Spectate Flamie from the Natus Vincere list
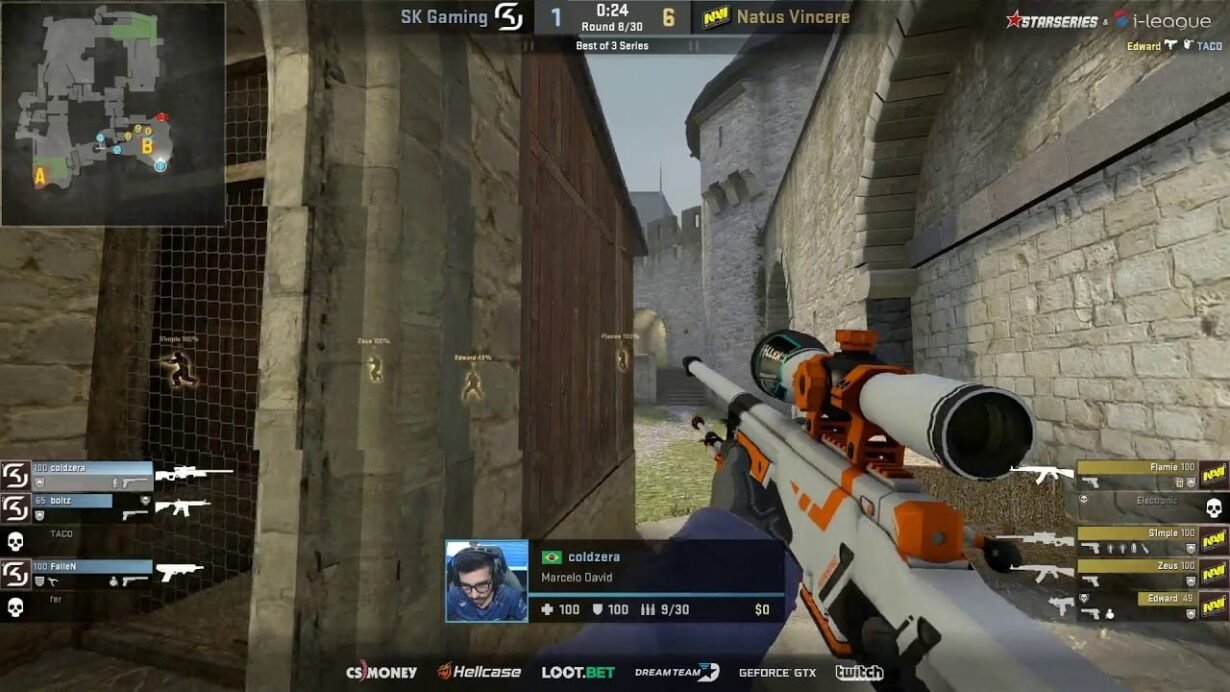 [x=1140, y=473]
